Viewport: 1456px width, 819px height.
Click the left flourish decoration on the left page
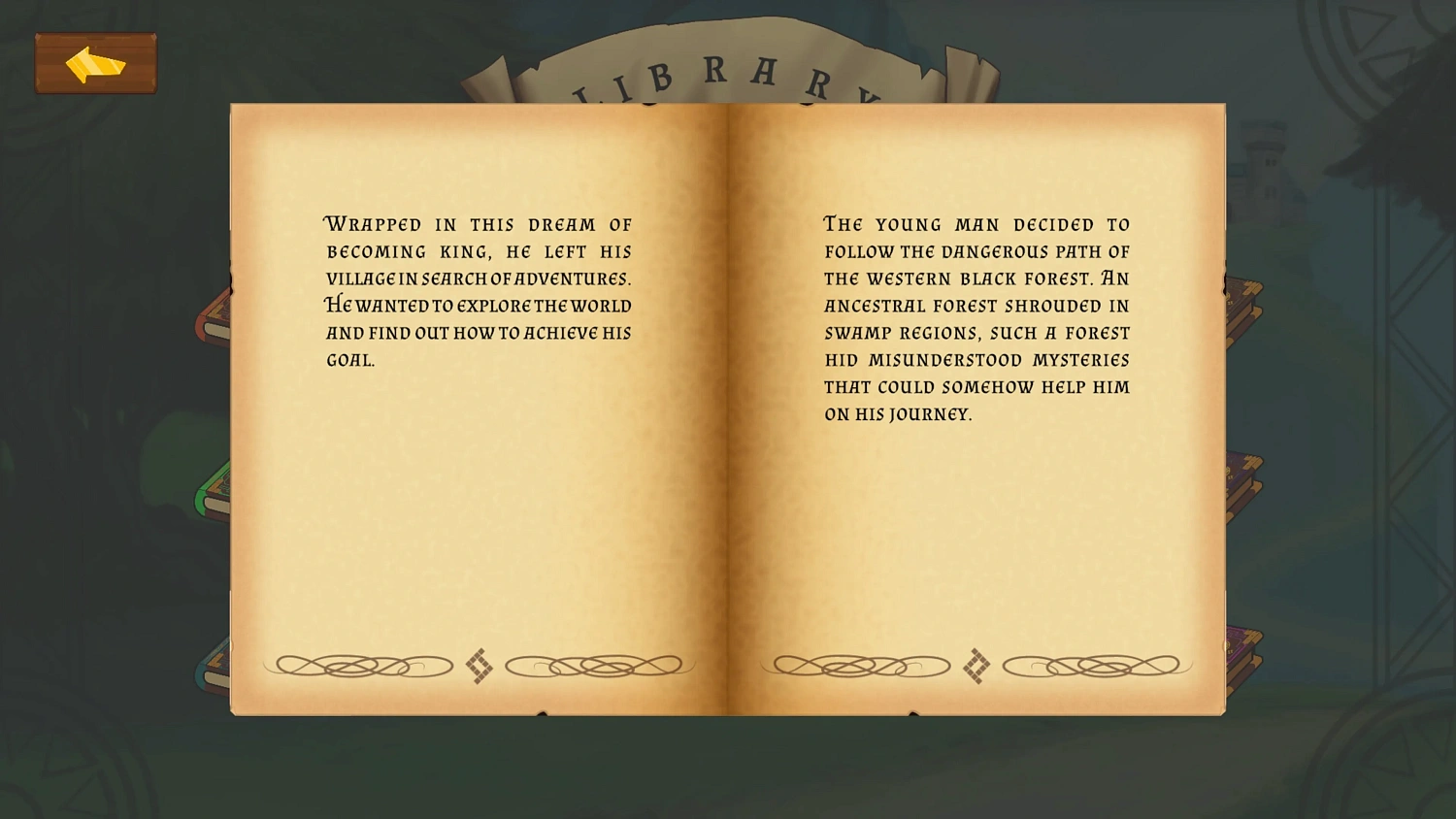coord(361,666)
